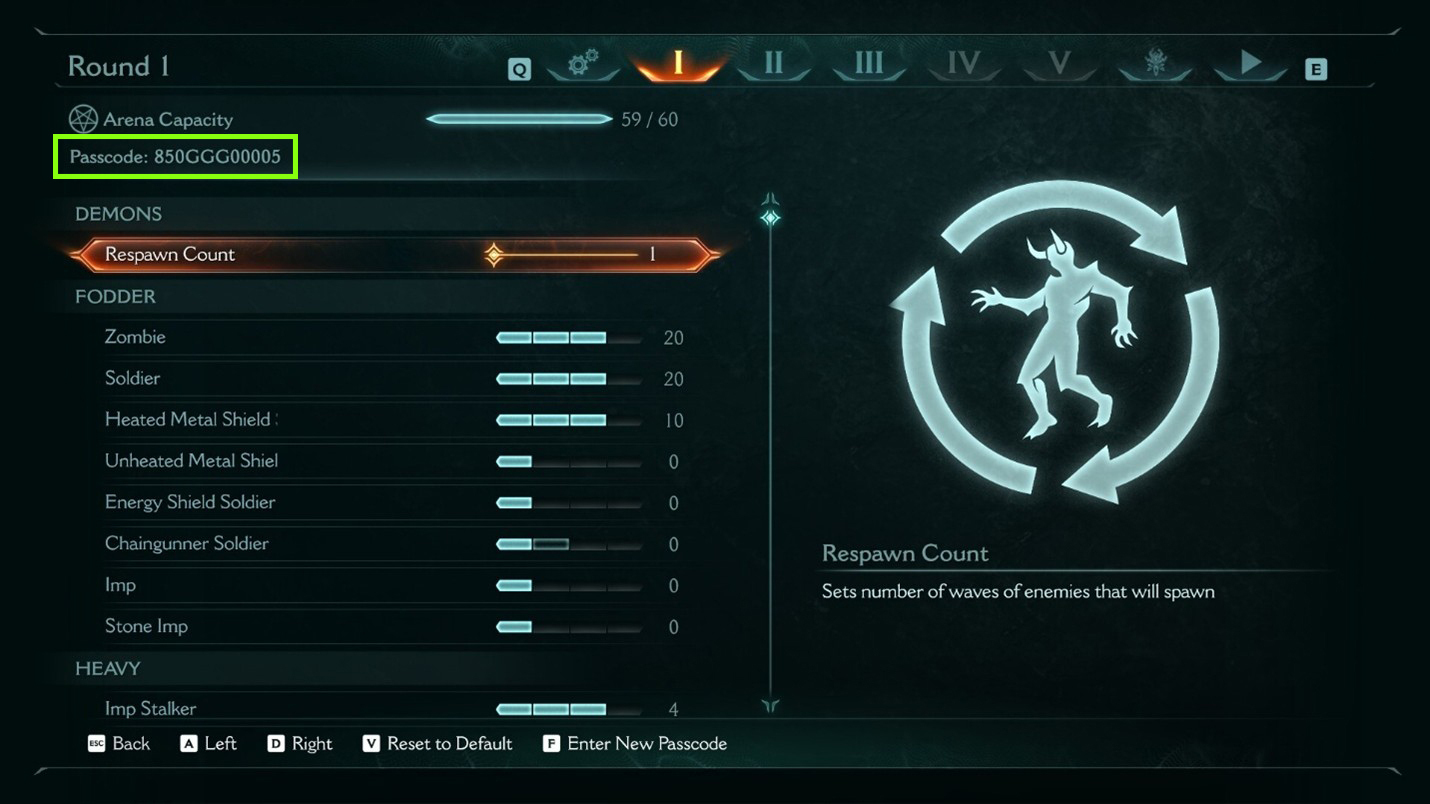Disable Heated Metal Shield soldiers
This screenshot has height=804, width=1430.
(568, 420)
